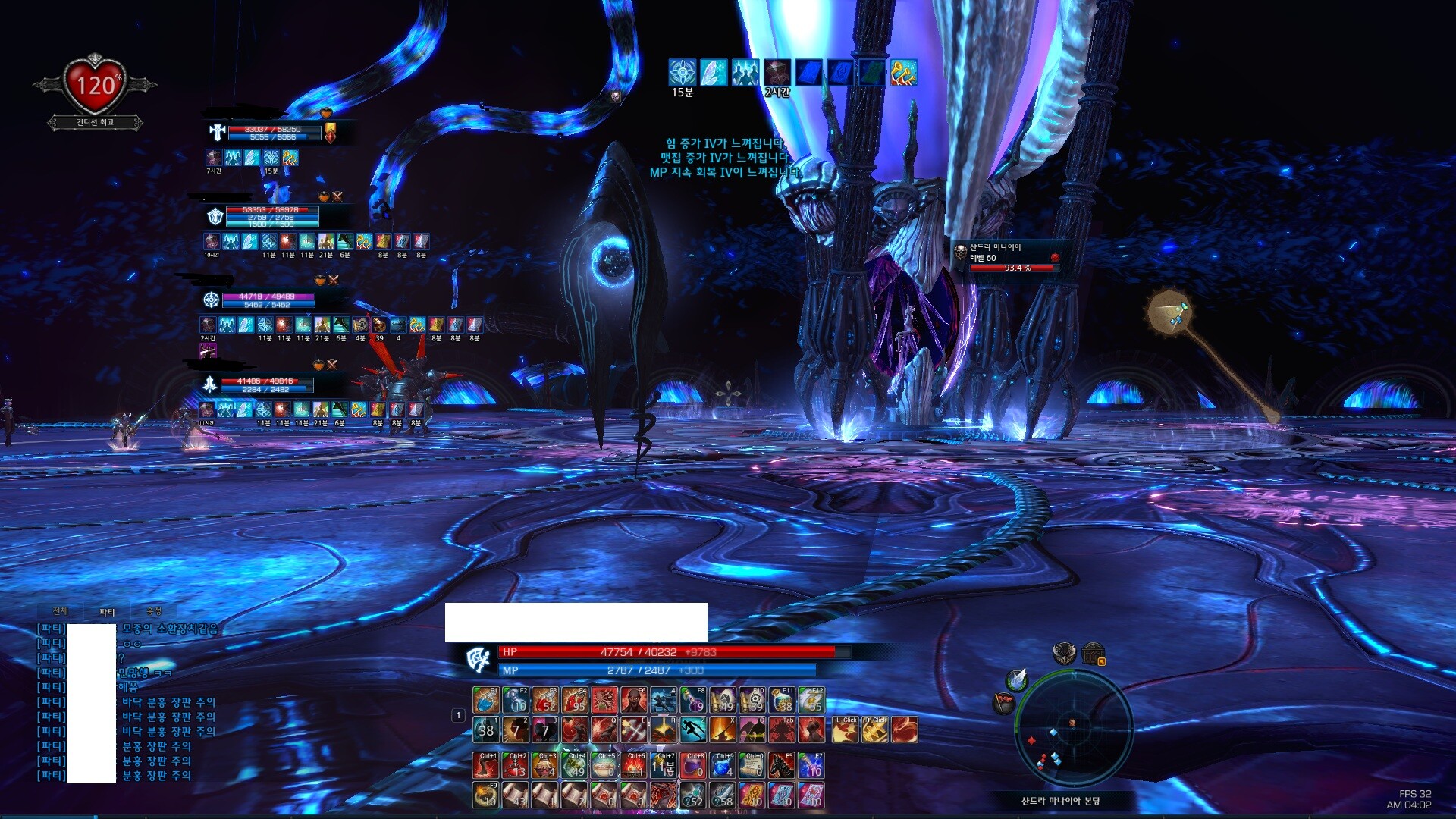The height and width of the screenshot is (819, 1456).
Task: Use the Ctrl+6 campfire item
Action: [634, 766]
